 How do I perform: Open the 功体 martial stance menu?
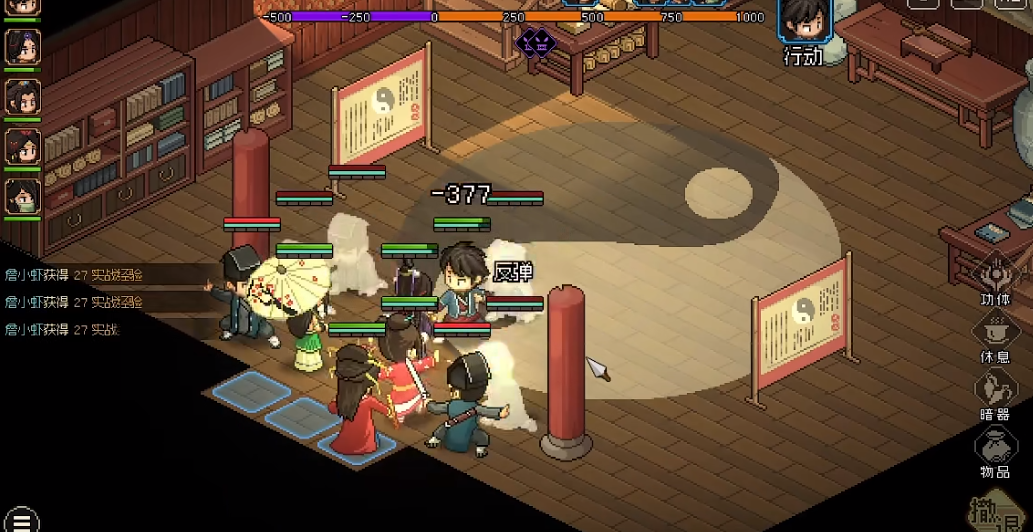click(994, 275)
